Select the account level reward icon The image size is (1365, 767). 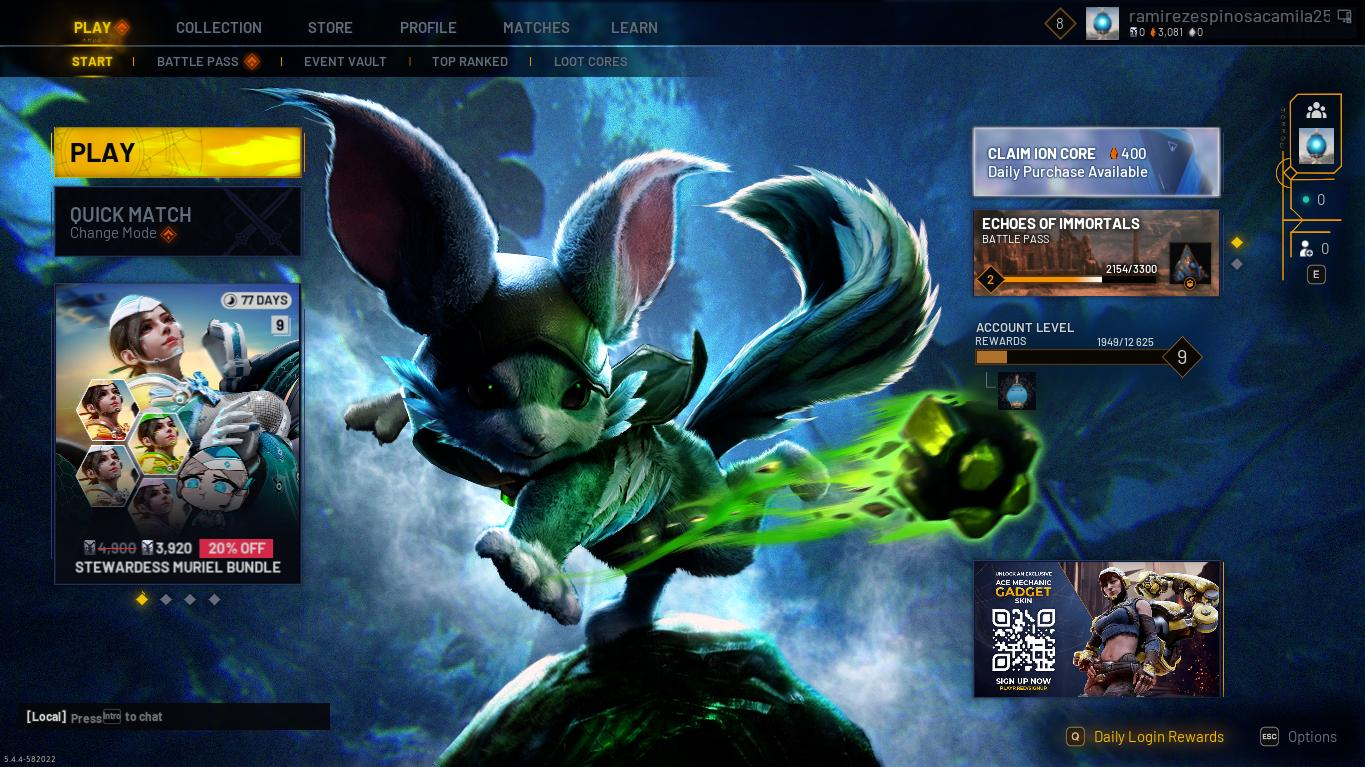1016,392
